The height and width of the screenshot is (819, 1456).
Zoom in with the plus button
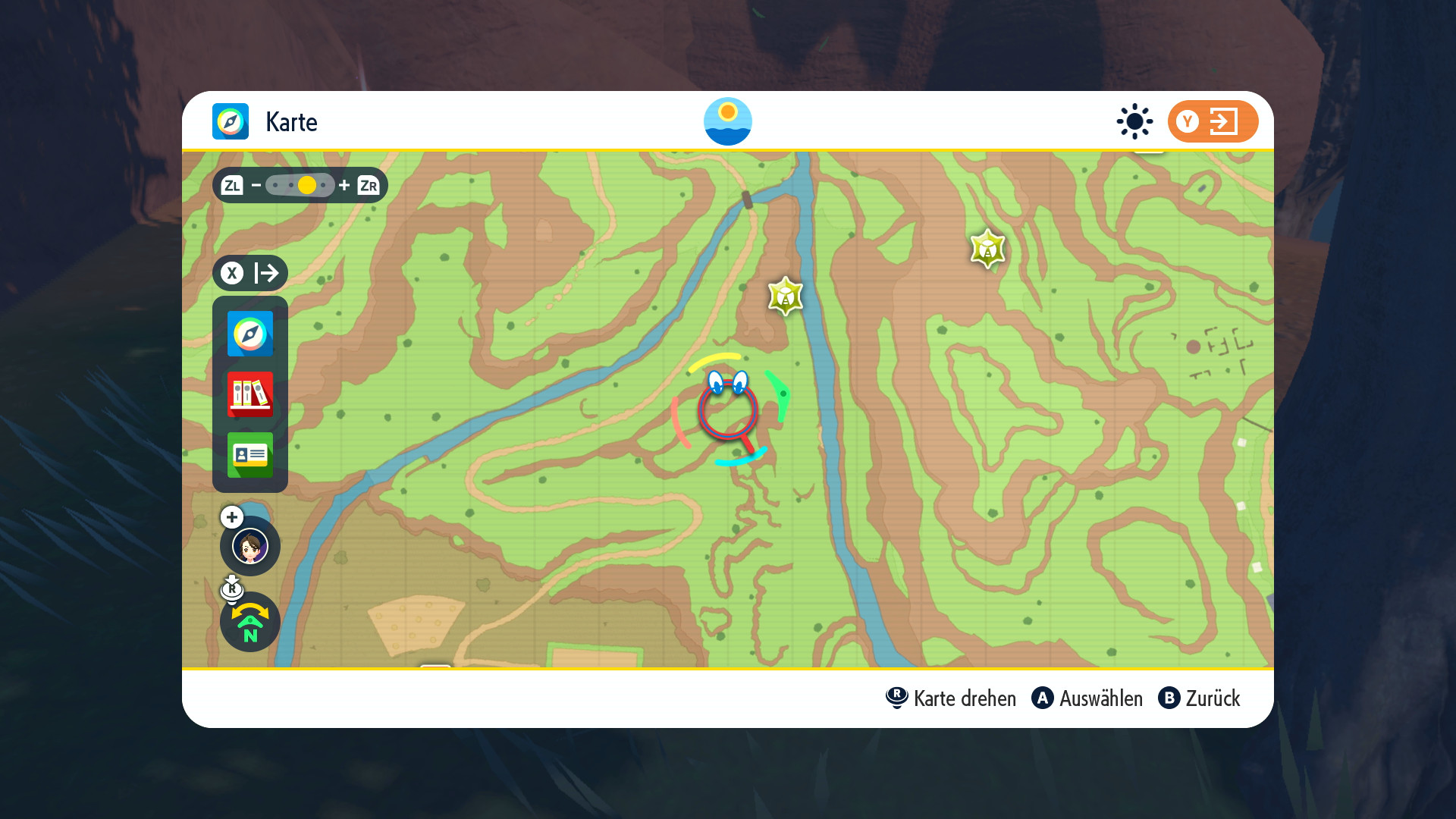pyautogui.click(x=344, y=185)
